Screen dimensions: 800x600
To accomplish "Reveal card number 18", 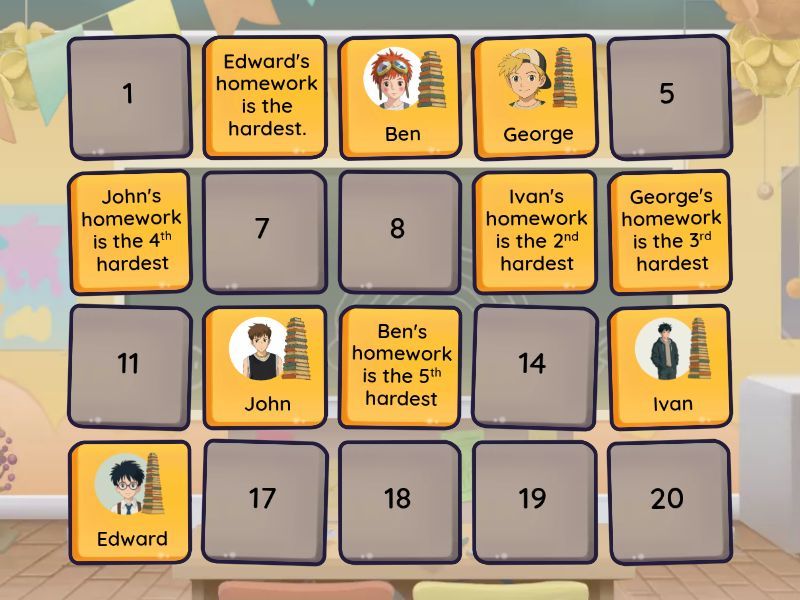I will (x=398, y=499).
